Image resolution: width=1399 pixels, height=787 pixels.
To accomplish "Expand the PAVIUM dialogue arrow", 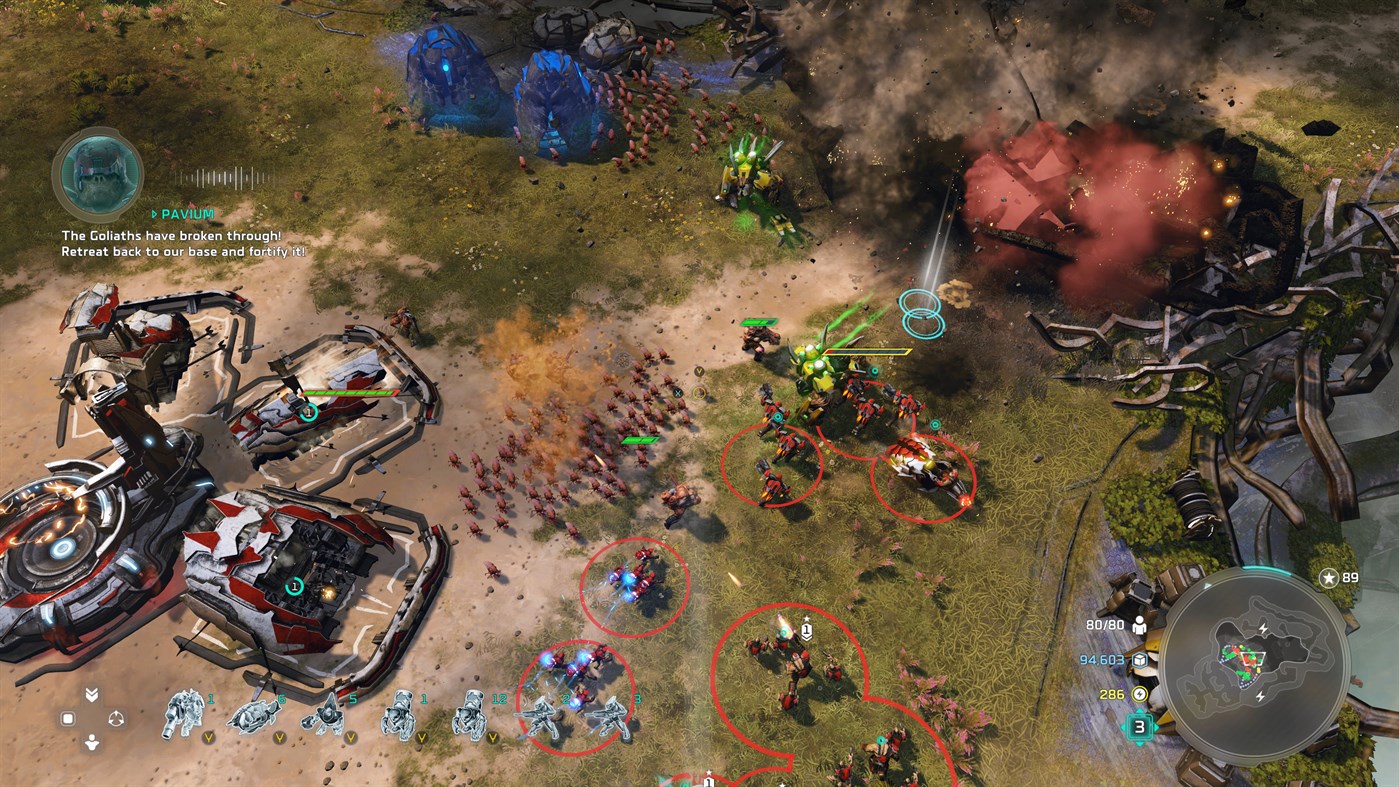I will click(x=155, y=213).
